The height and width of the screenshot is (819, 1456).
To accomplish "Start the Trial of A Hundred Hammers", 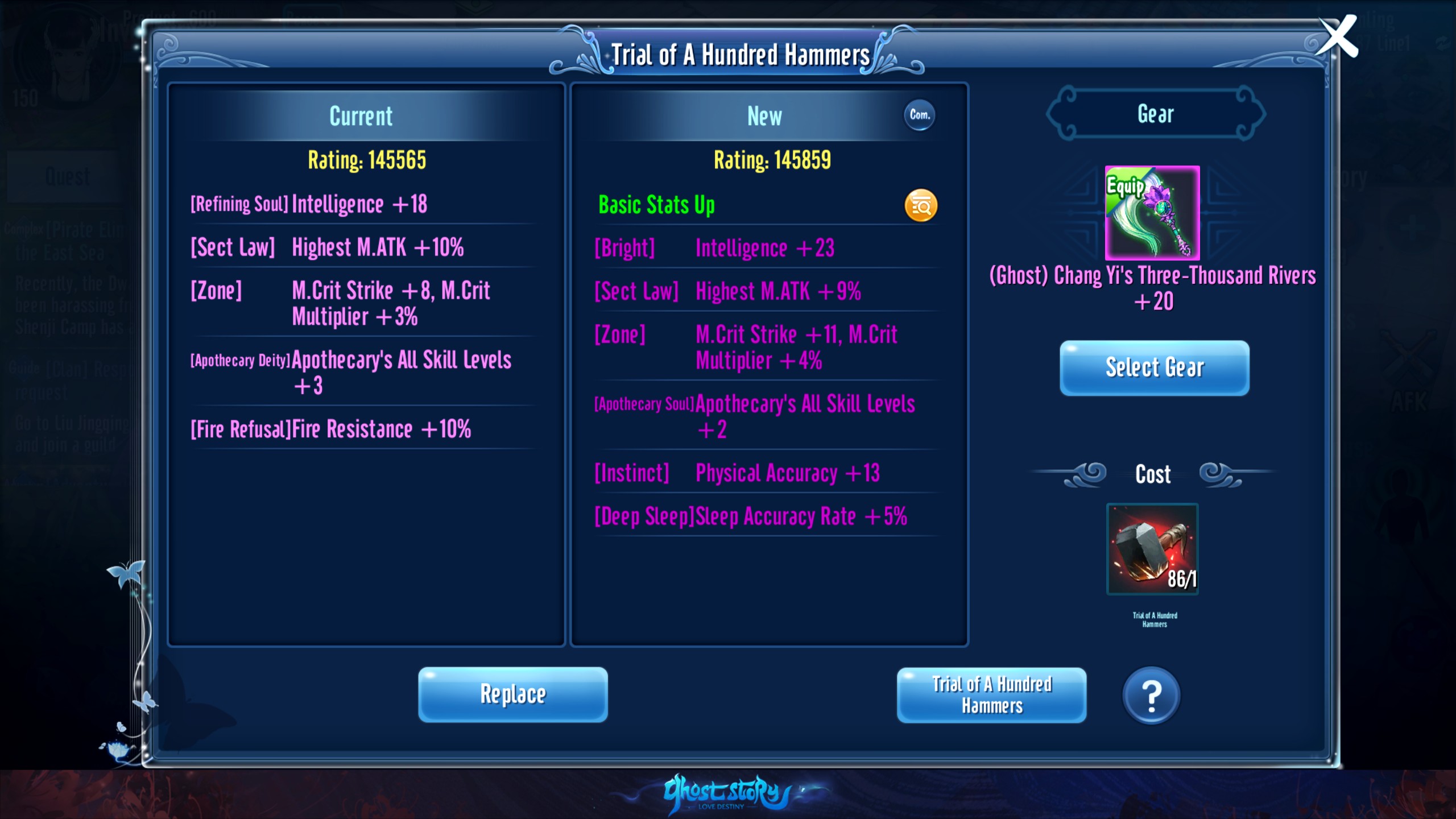I will [x=991, y=694].
